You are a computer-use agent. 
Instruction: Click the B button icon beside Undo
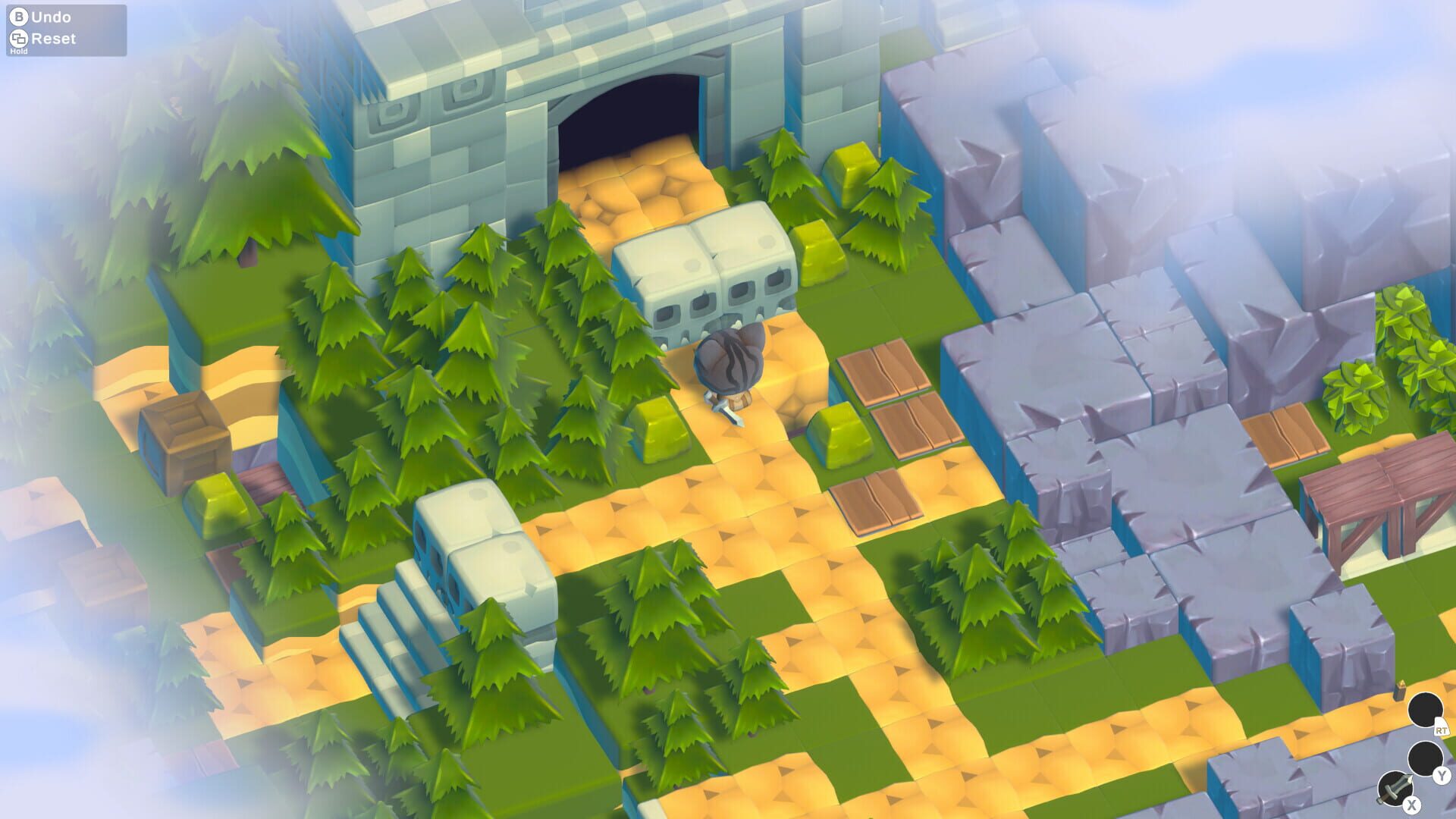tap(20, 15)
